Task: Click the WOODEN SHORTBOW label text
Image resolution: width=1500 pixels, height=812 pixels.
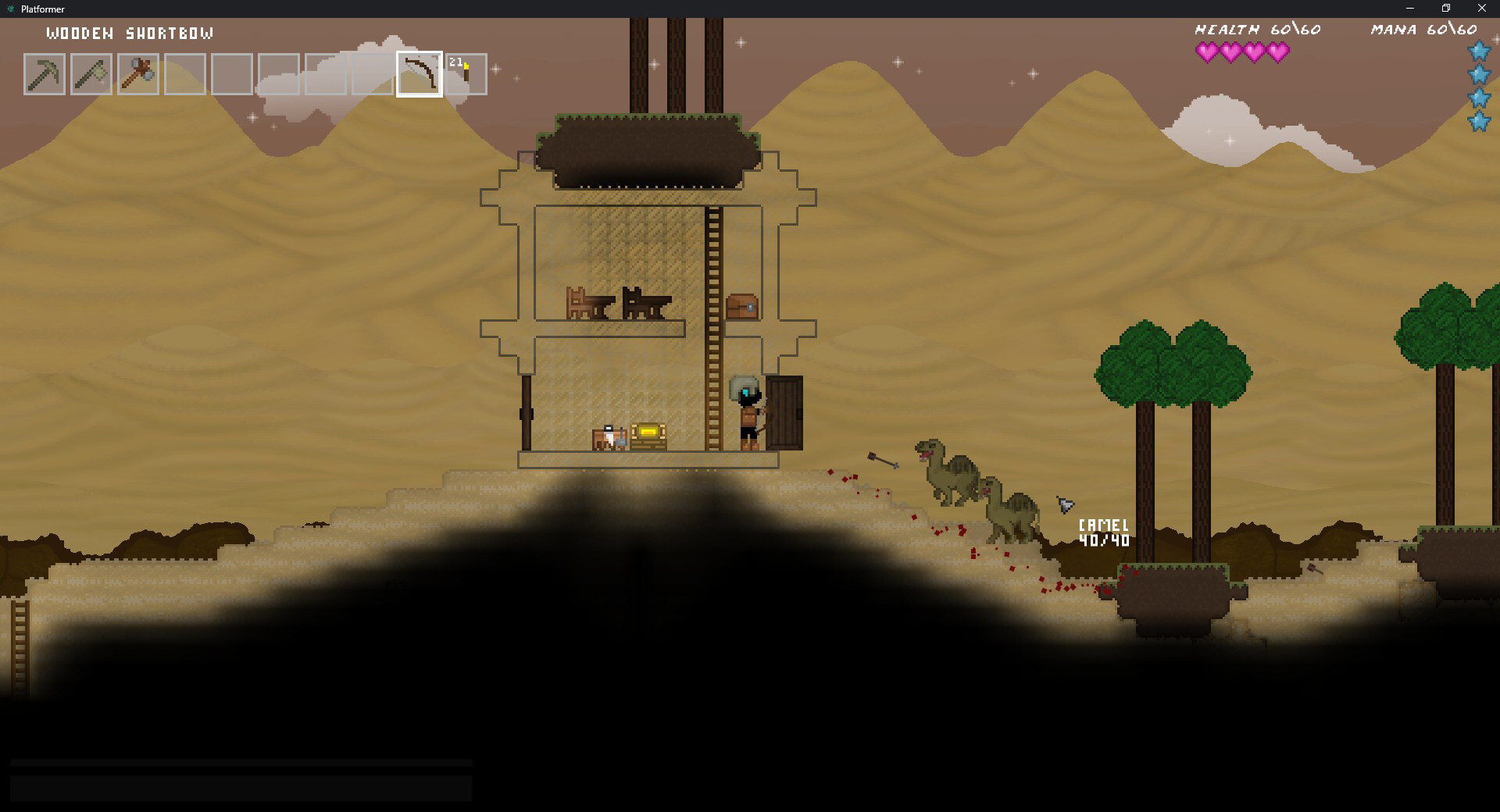Action: tap(130, 34)
